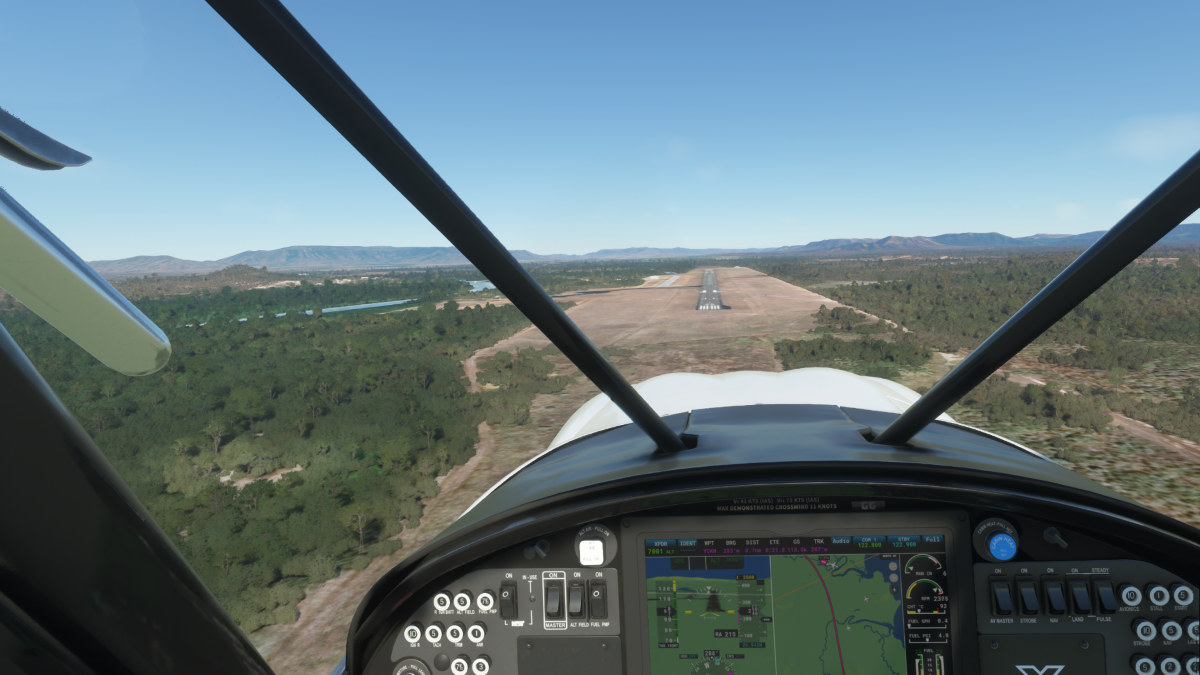This screenshot has width=1200, height=675.
Task: Select the STBY standby frequency
Action: click(x=904, y=543)
